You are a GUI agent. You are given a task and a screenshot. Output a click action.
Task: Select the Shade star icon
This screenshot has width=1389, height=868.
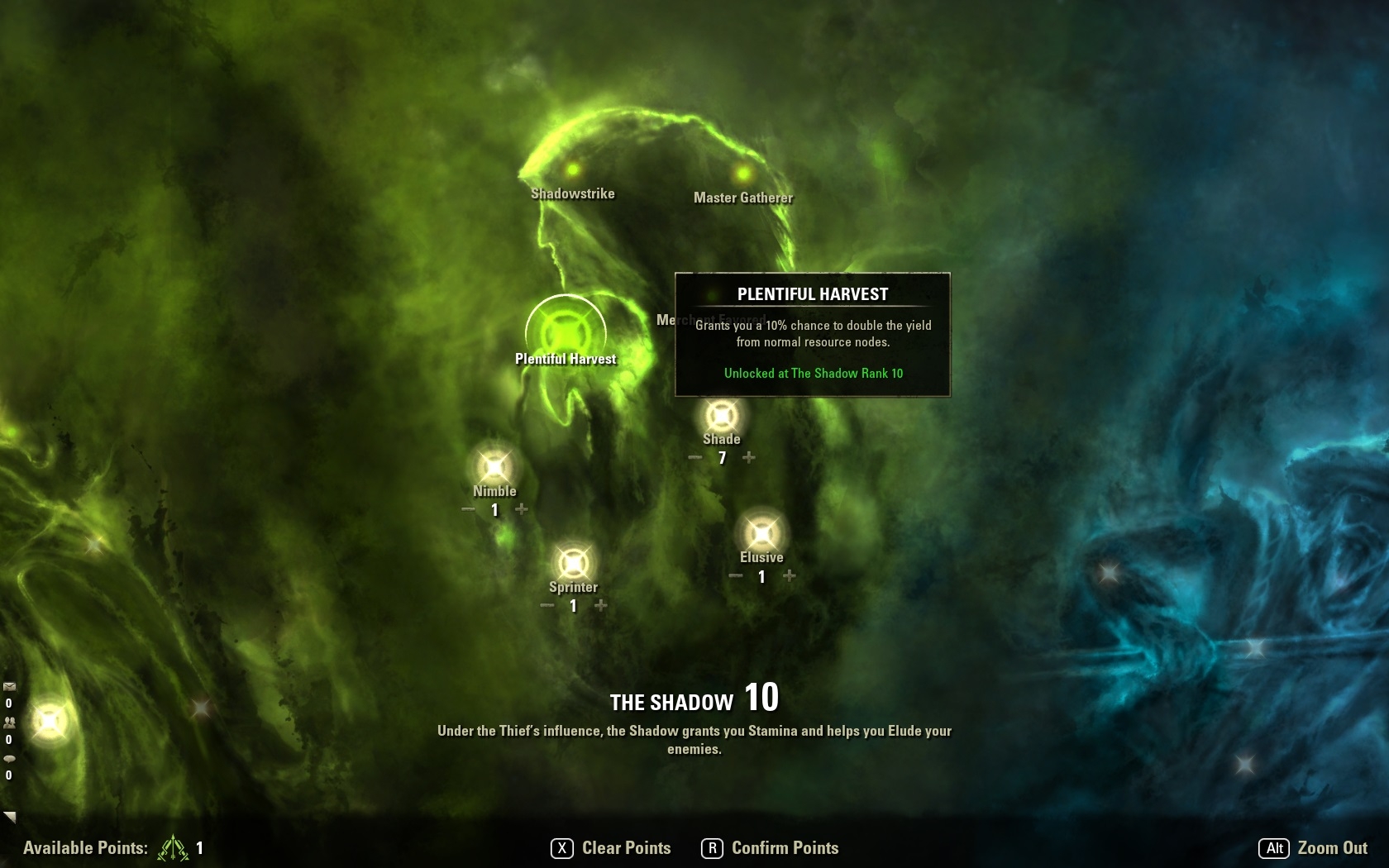[722, 415]
